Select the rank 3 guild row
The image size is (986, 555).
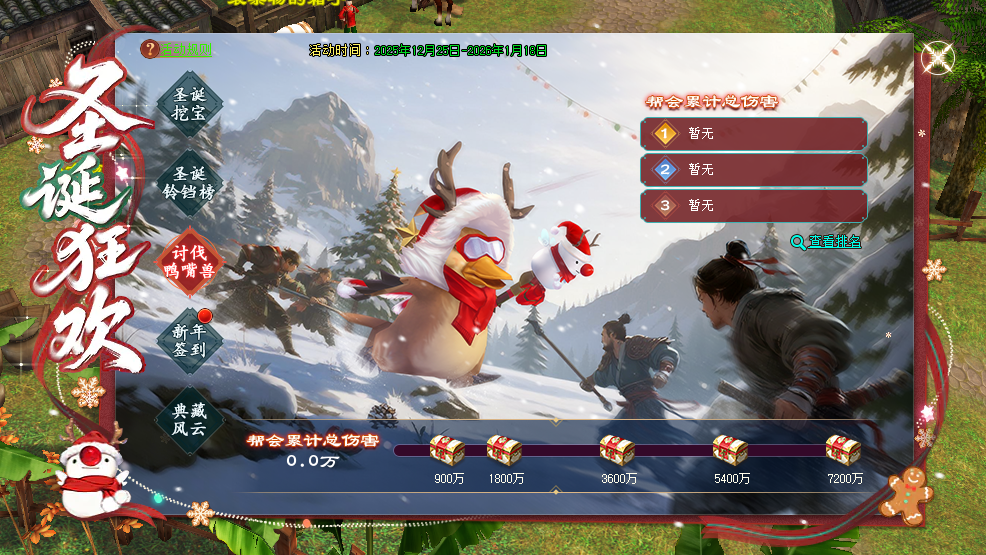[753, 206]
